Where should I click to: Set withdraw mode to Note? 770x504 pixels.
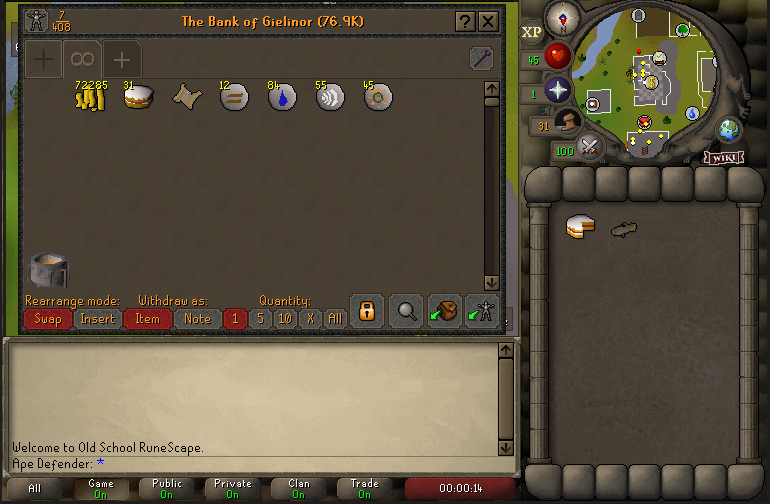pos(198,319)
